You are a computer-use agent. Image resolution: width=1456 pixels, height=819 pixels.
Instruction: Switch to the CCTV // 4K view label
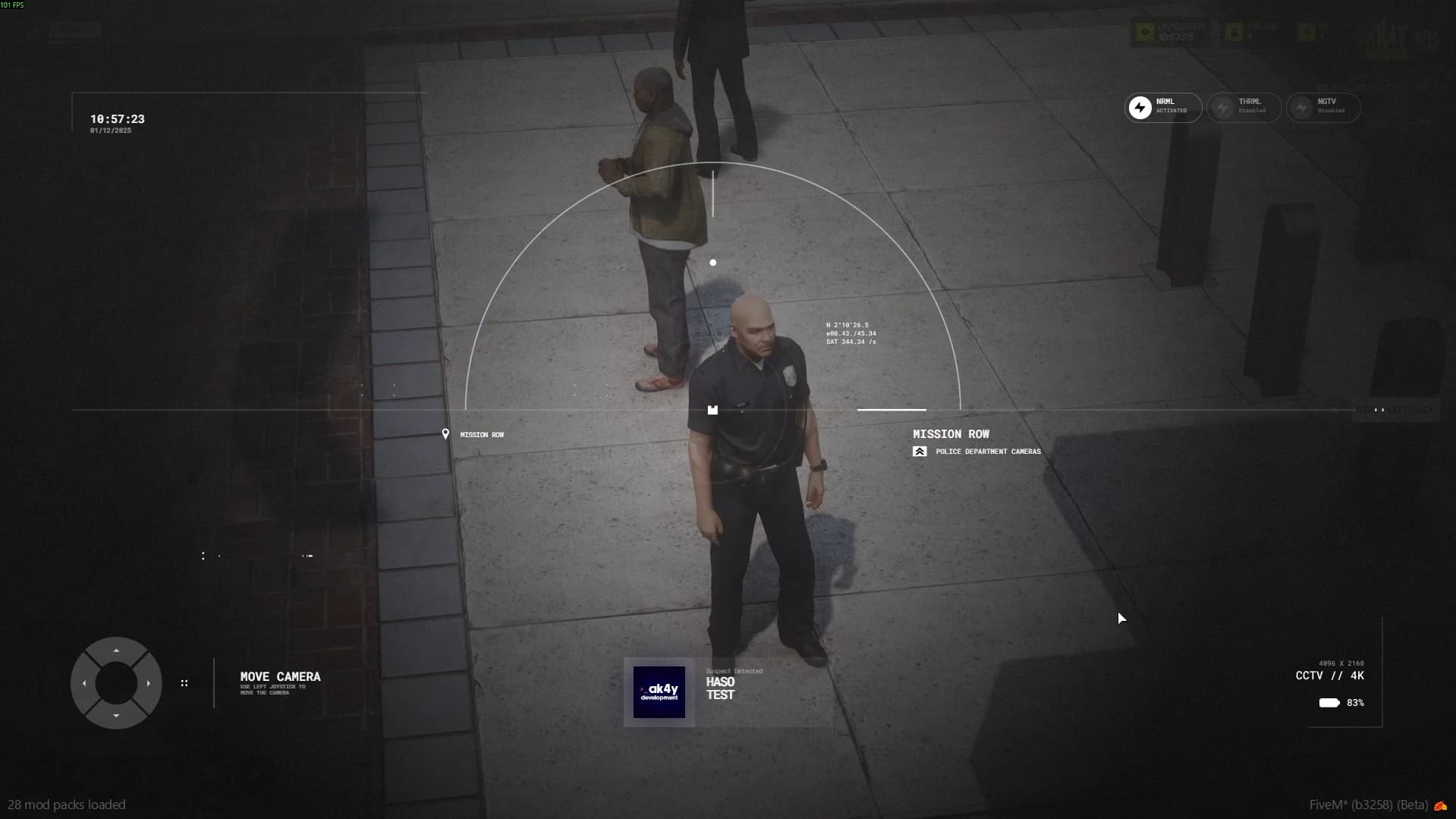click(x=1330, y=675)
